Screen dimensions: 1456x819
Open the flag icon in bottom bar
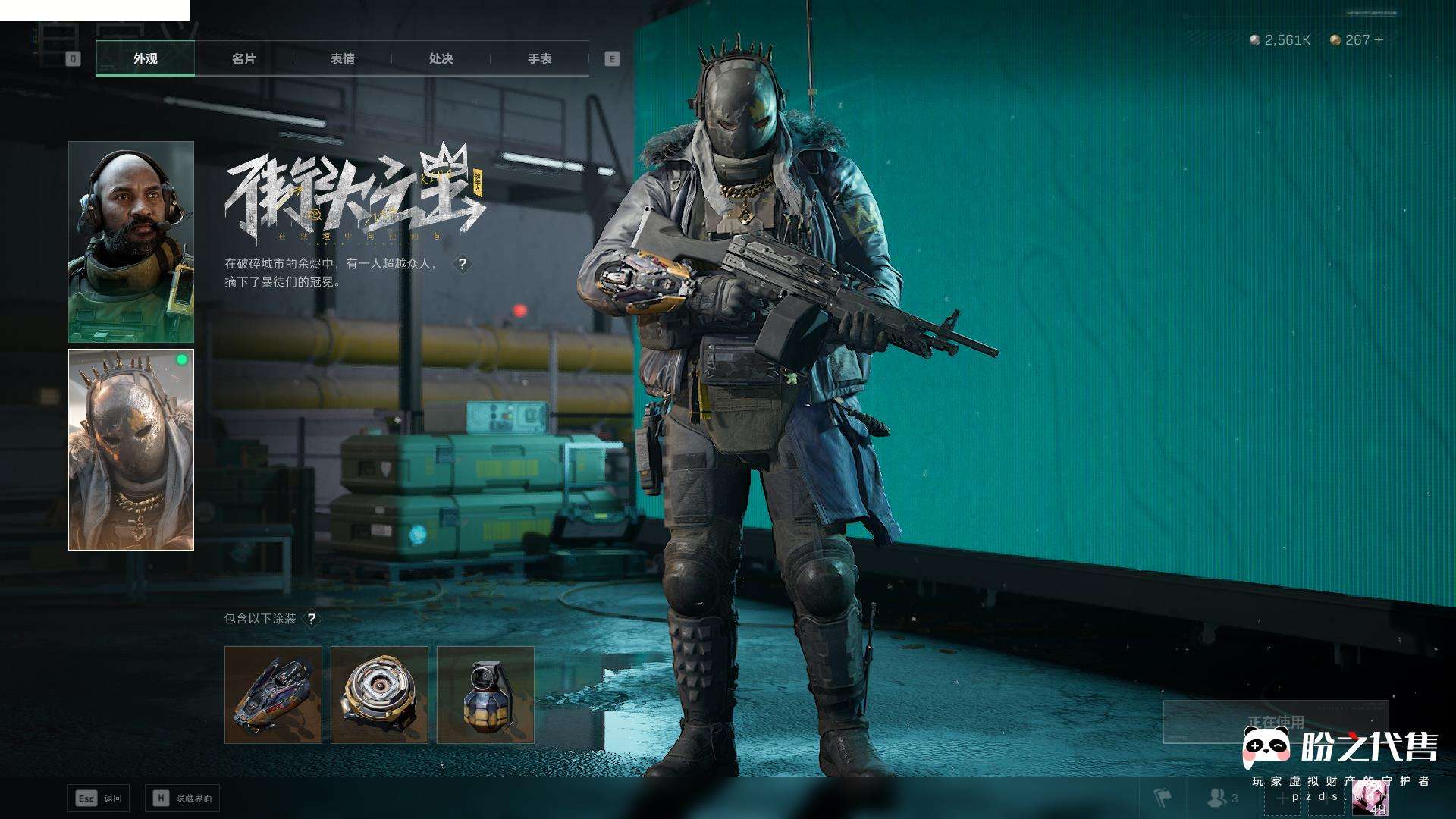pyautogui.click(x=1162, y=798)
